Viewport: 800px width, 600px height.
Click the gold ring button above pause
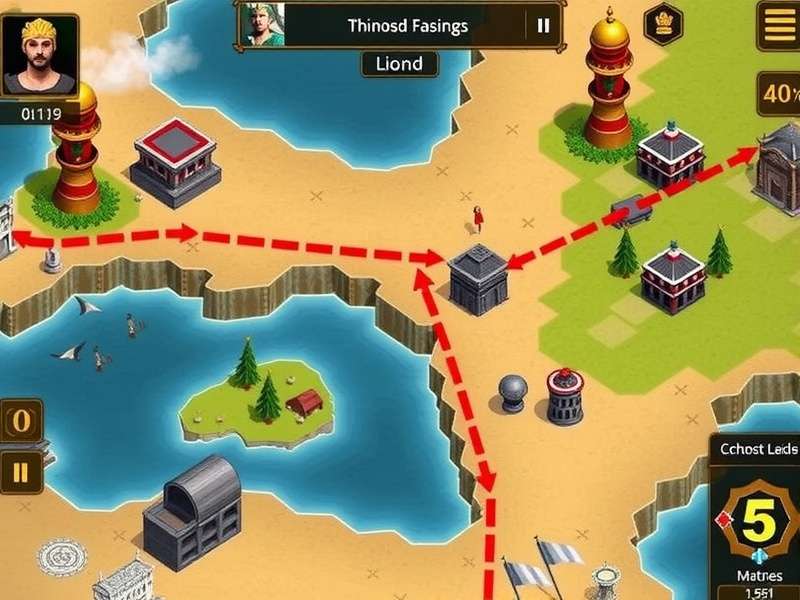point(21,421)
